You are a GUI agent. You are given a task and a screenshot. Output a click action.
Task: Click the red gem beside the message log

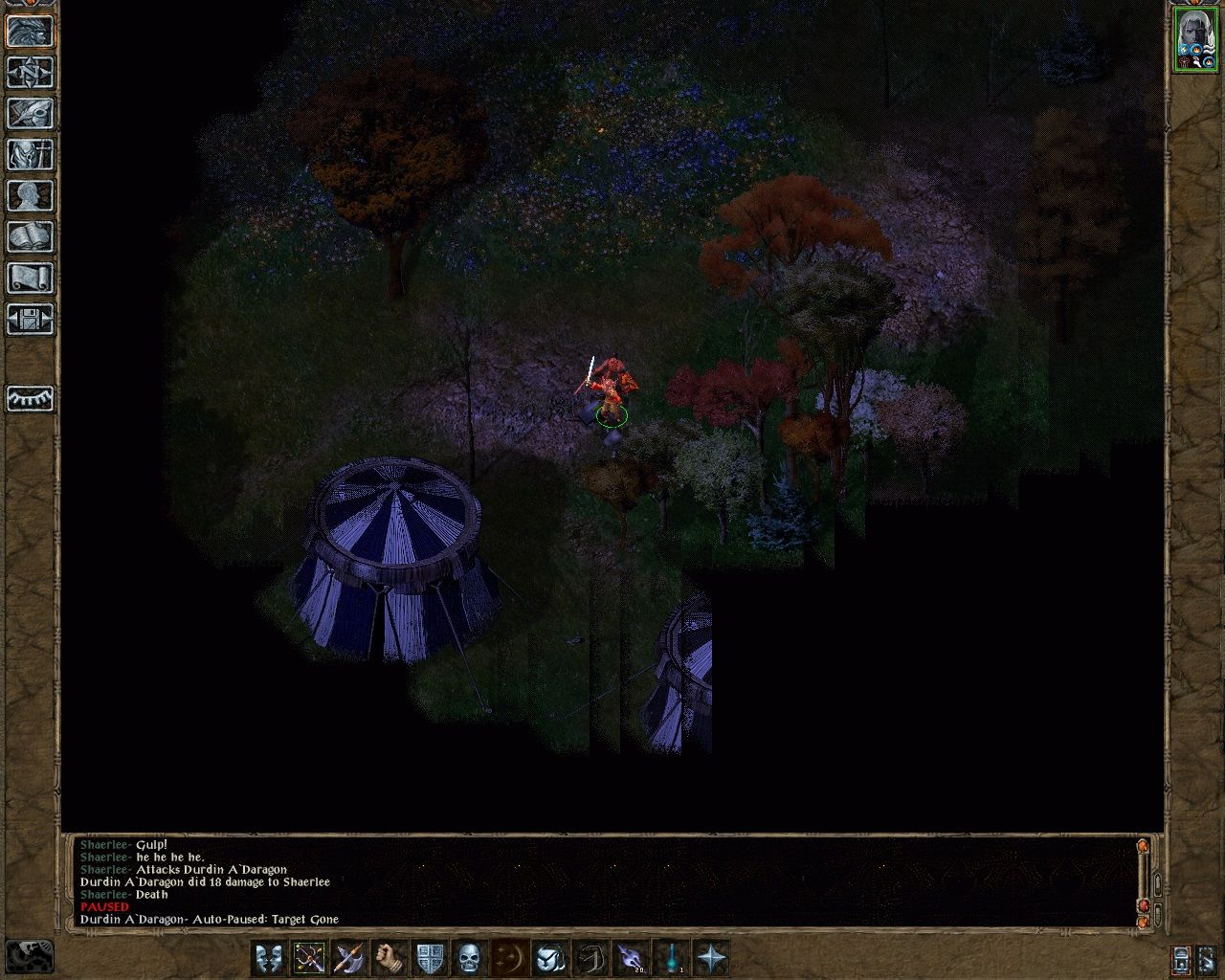coord(1145,904)
